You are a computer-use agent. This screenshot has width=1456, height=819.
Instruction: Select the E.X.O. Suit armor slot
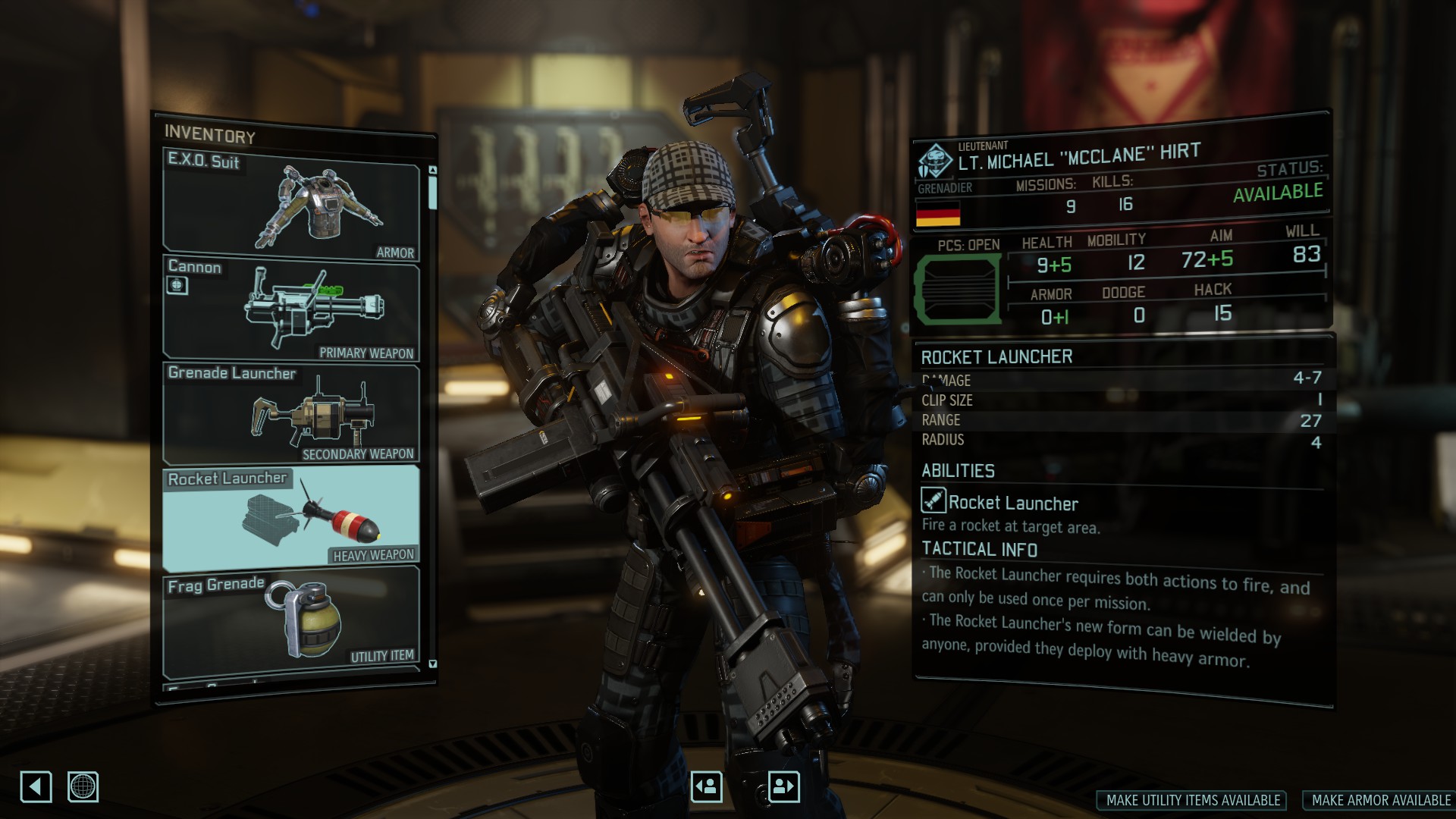pos(291,206)
